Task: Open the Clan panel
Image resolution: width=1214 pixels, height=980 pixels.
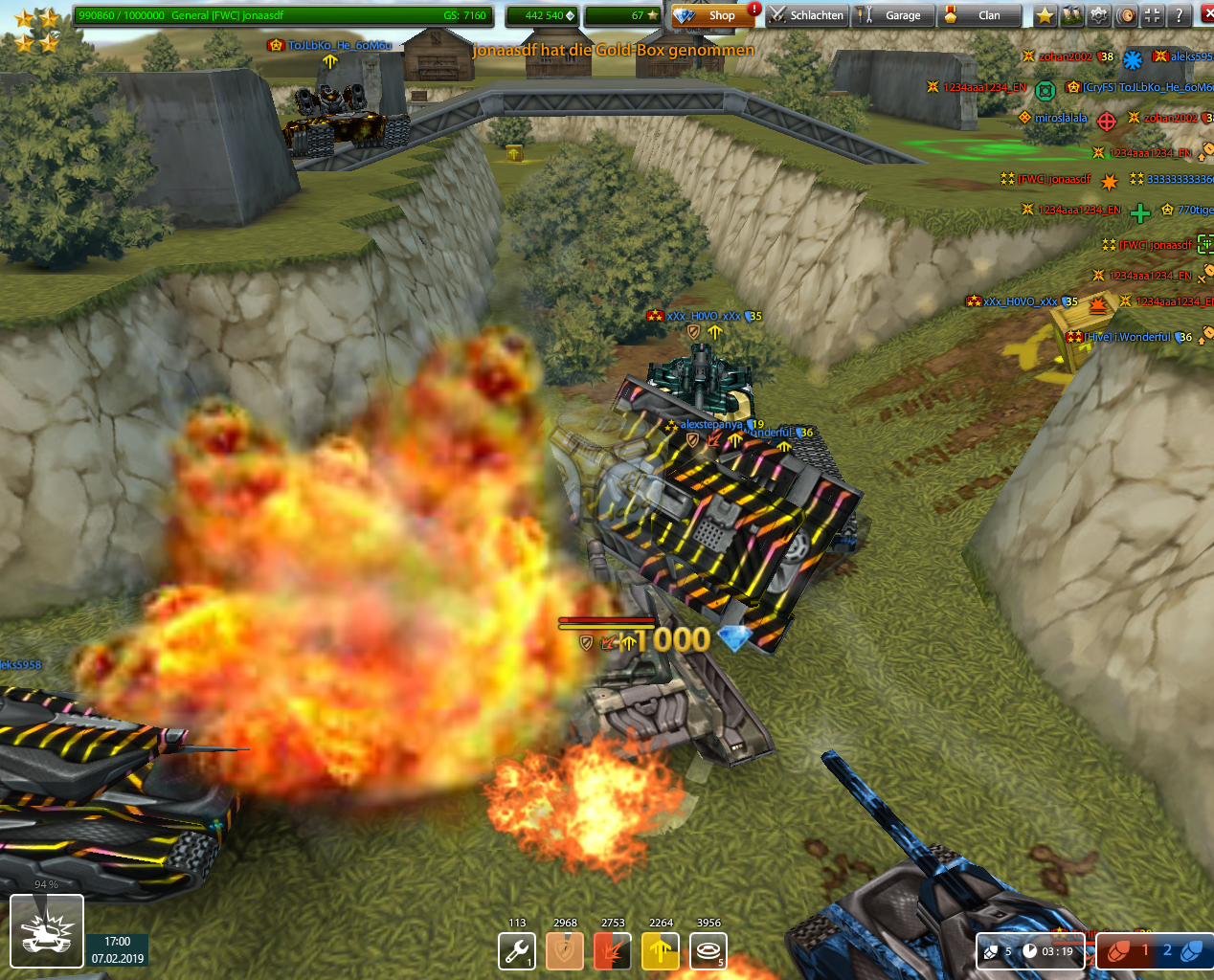Action: click(x=978, y=15)
